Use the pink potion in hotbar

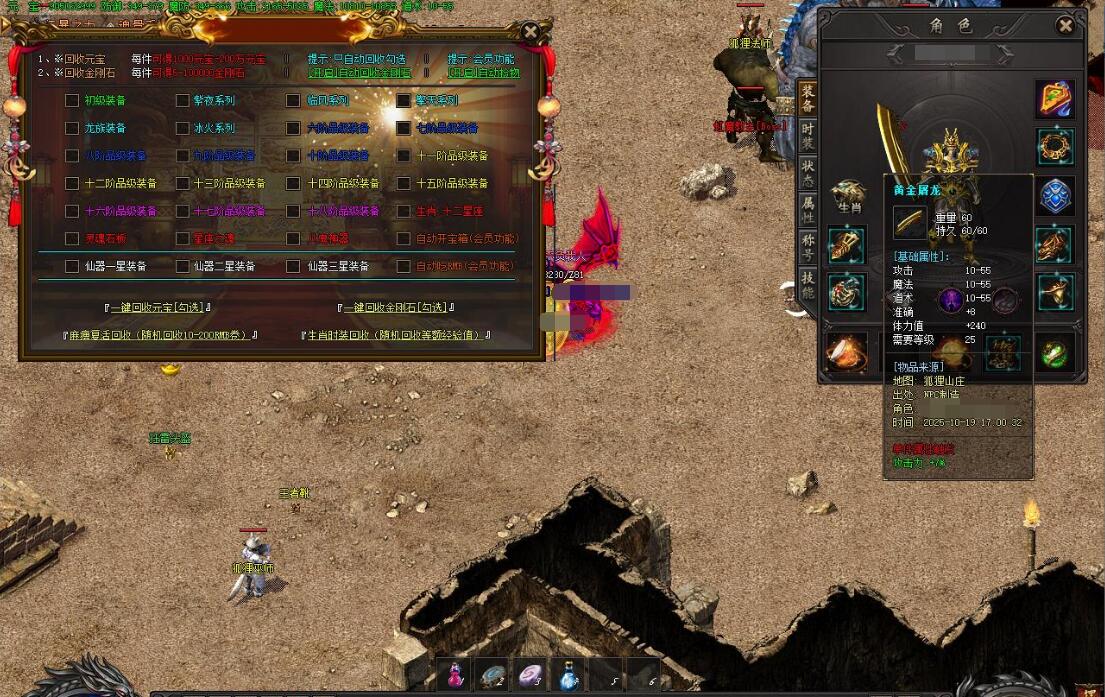[455, 675]
